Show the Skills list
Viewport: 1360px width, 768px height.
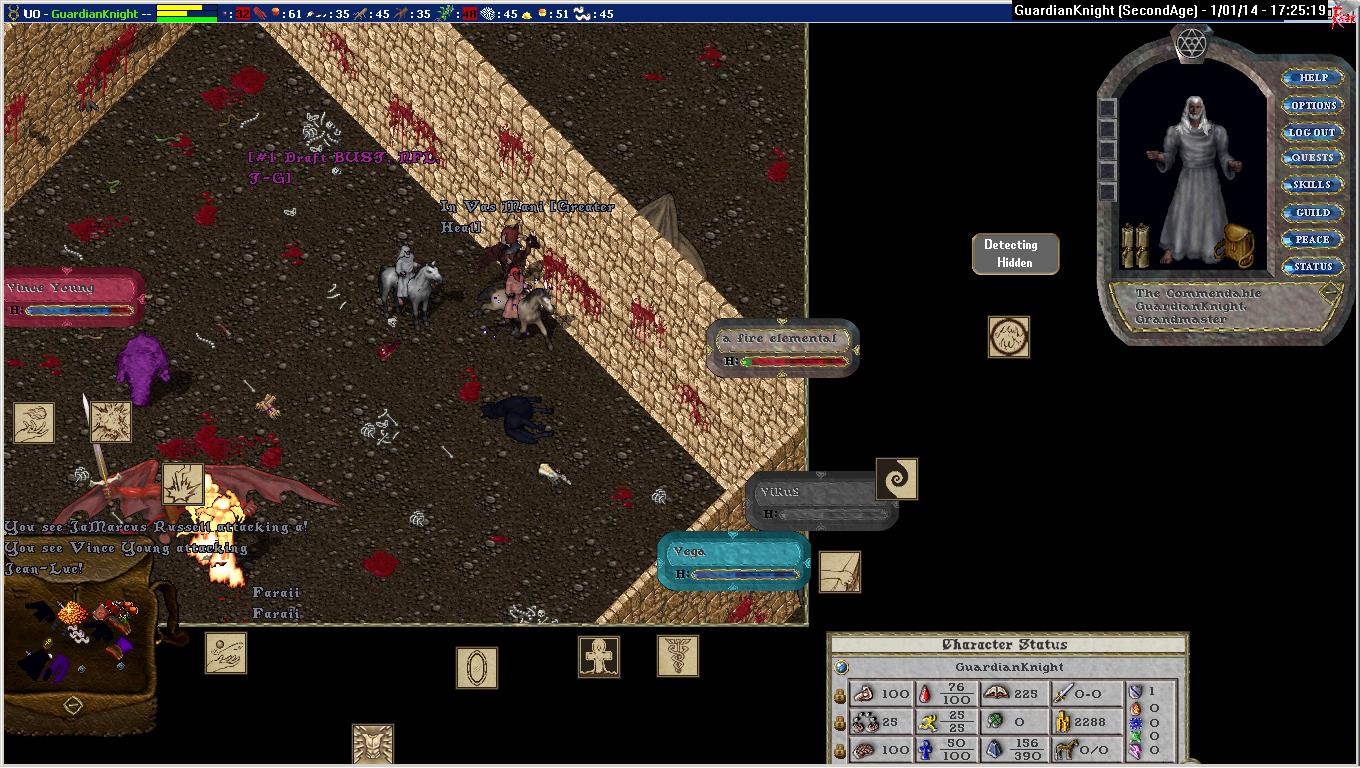[x=1312, y=185]
